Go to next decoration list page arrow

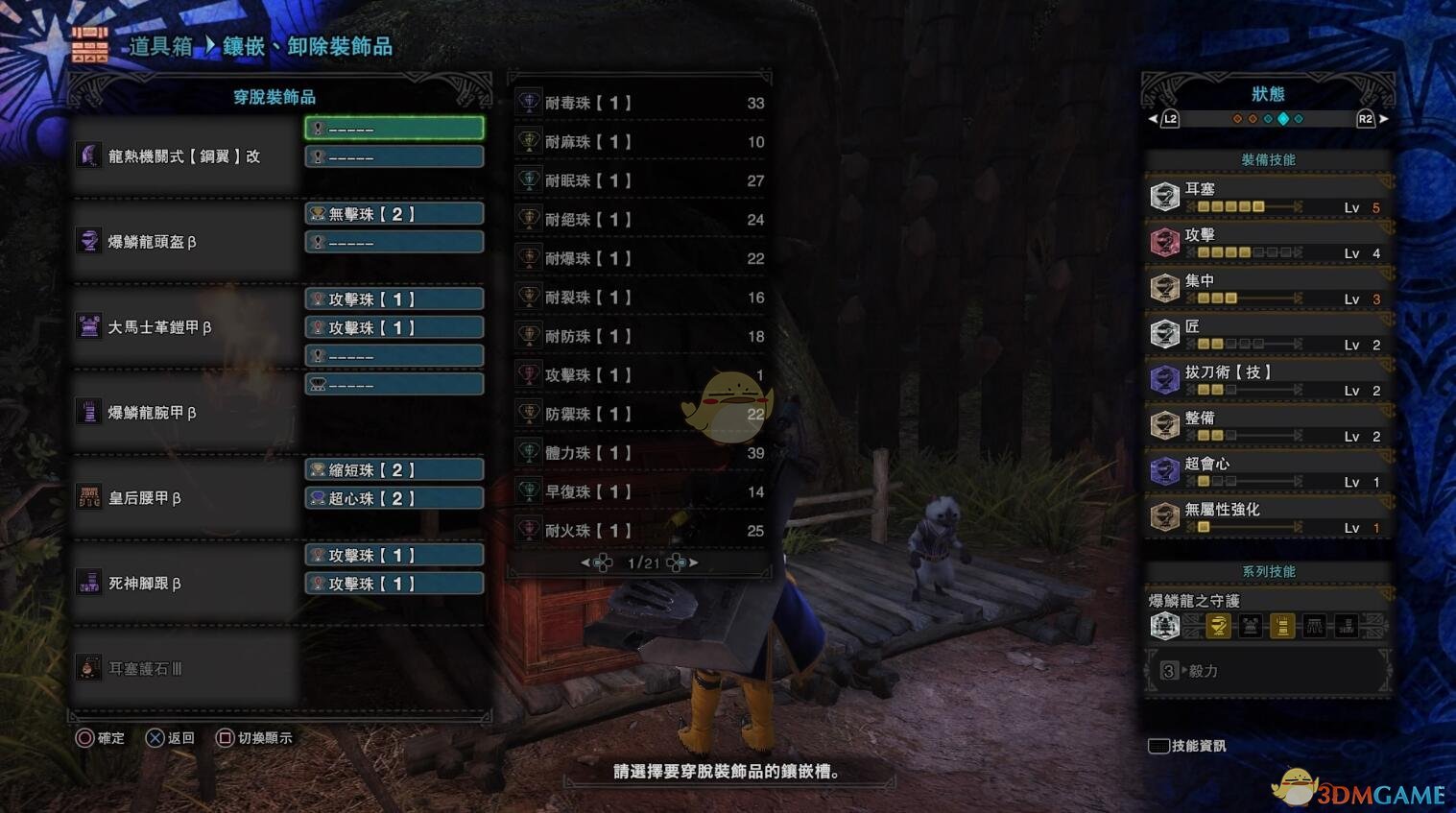click(692, 562)
